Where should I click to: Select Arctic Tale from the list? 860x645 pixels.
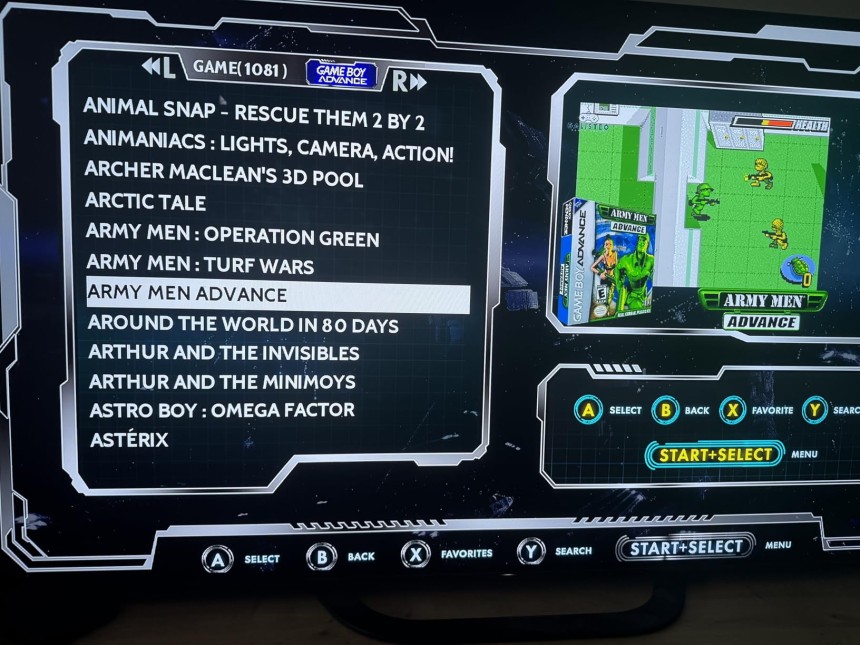(x=146, y=203)
